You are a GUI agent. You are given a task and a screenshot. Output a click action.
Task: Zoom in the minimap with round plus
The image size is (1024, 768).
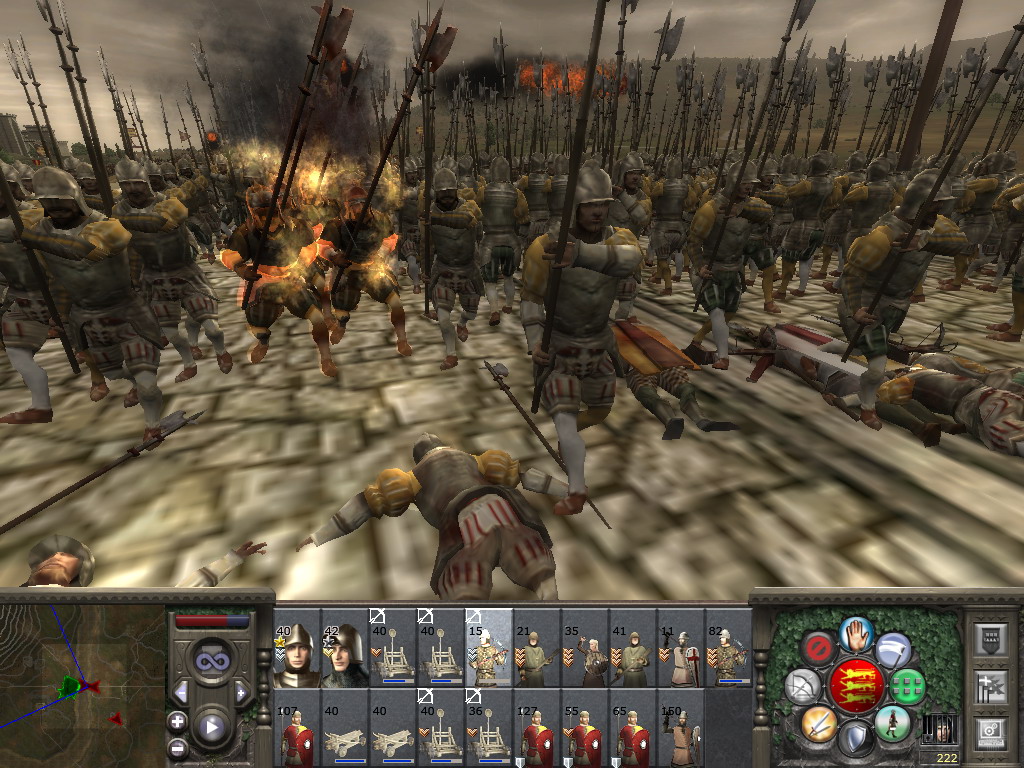coord(177,721)
